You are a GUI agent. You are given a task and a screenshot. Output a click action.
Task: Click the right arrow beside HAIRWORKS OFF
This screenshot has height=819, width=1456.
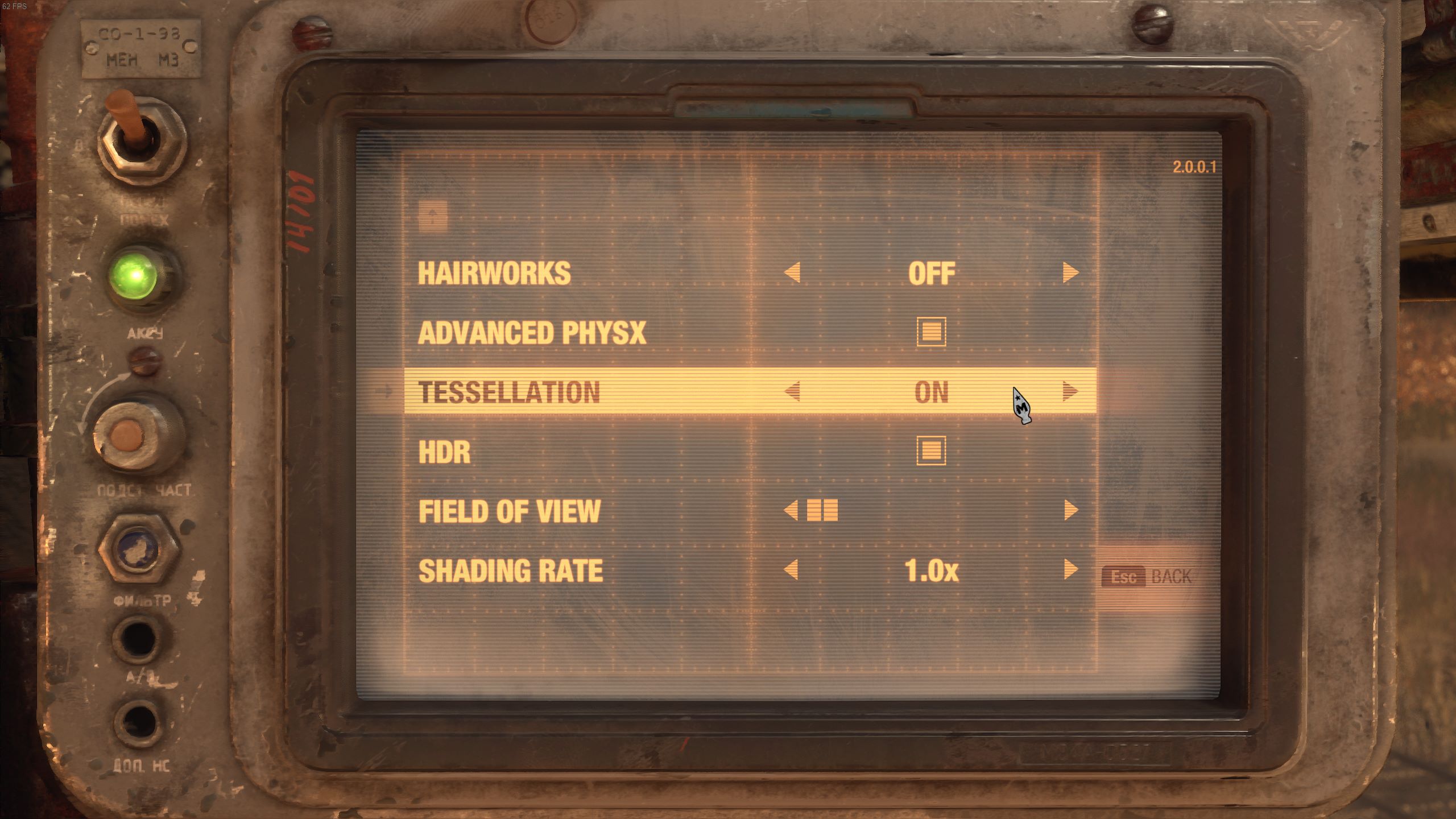tap(1069, 272)
